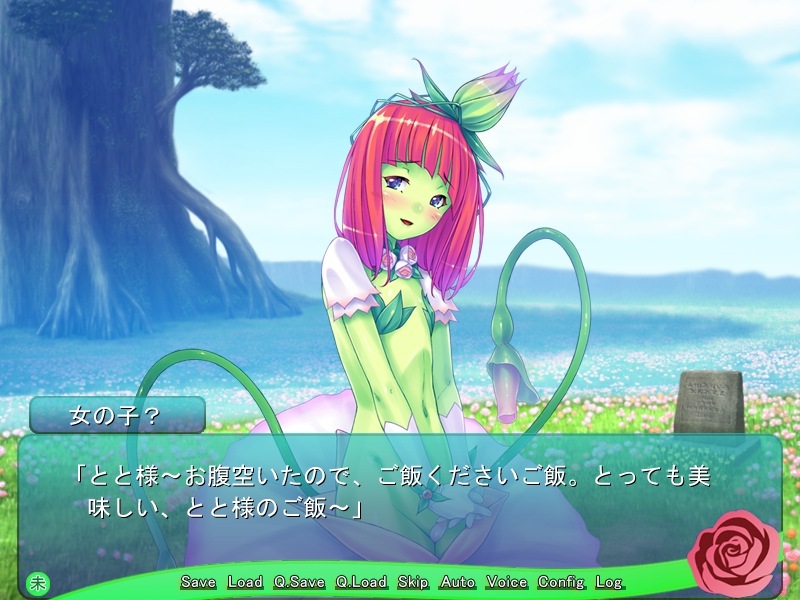Advance the dialogue text box
Screen dimensions: 800x600
click(400, 500)
